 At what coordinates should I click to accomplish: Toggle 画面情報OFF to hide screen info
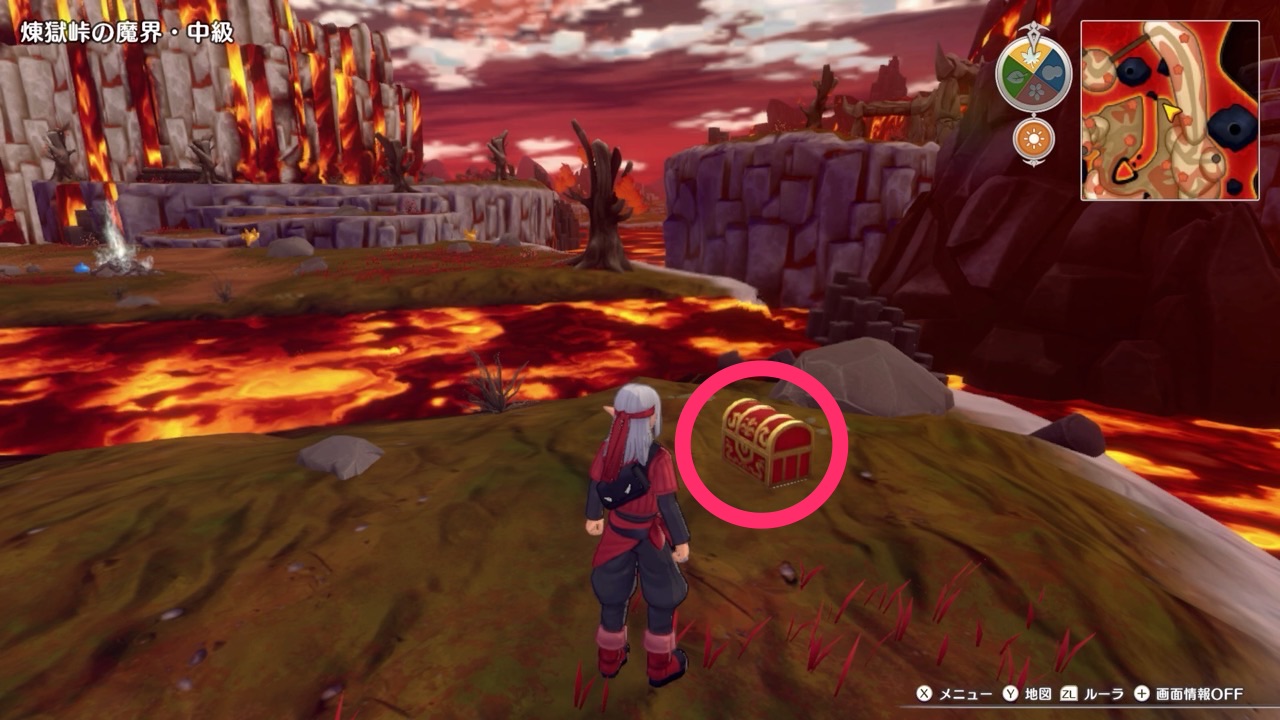coord(1197,695)
